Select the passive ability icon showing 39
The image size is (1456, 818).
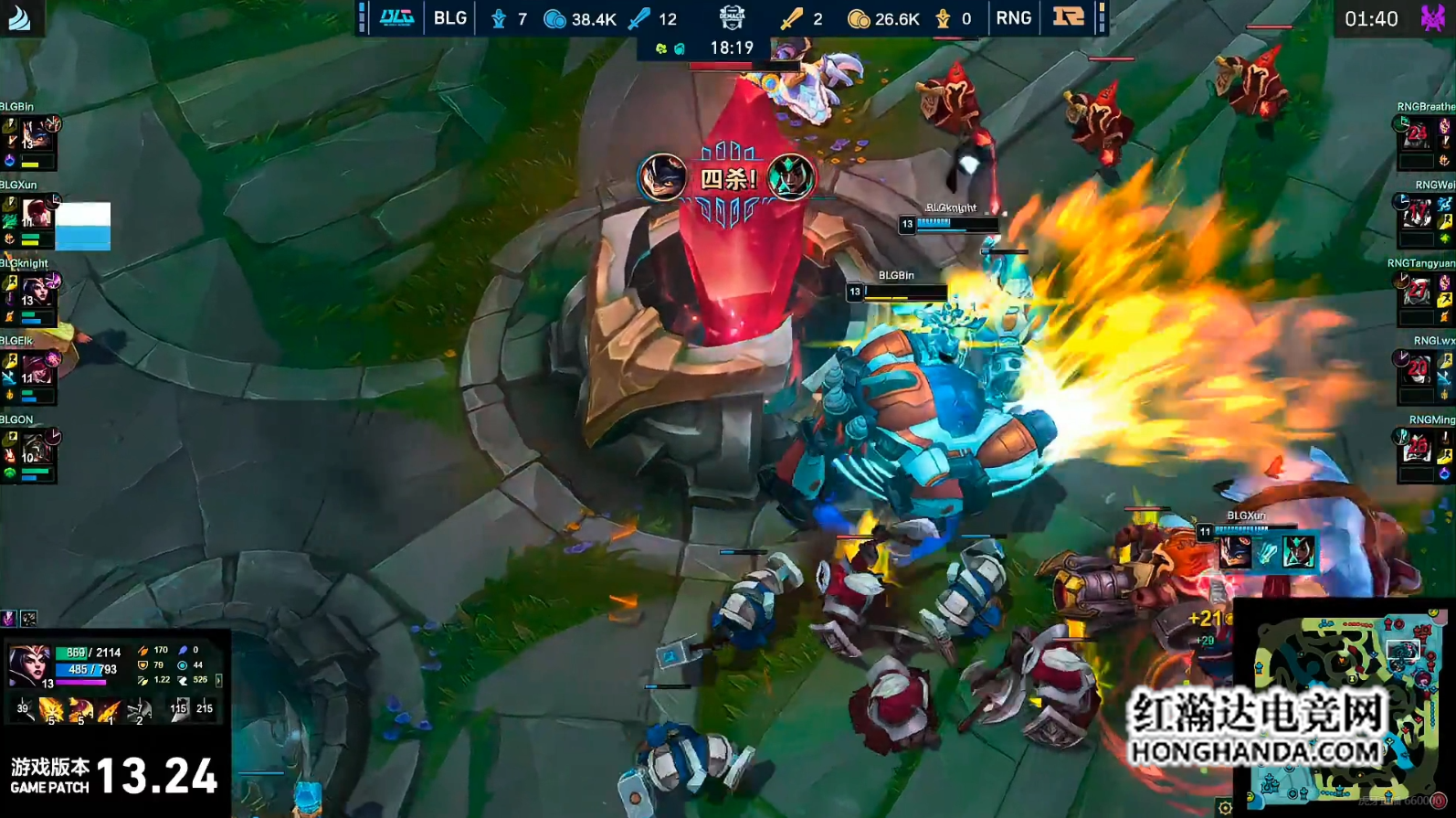23,709
